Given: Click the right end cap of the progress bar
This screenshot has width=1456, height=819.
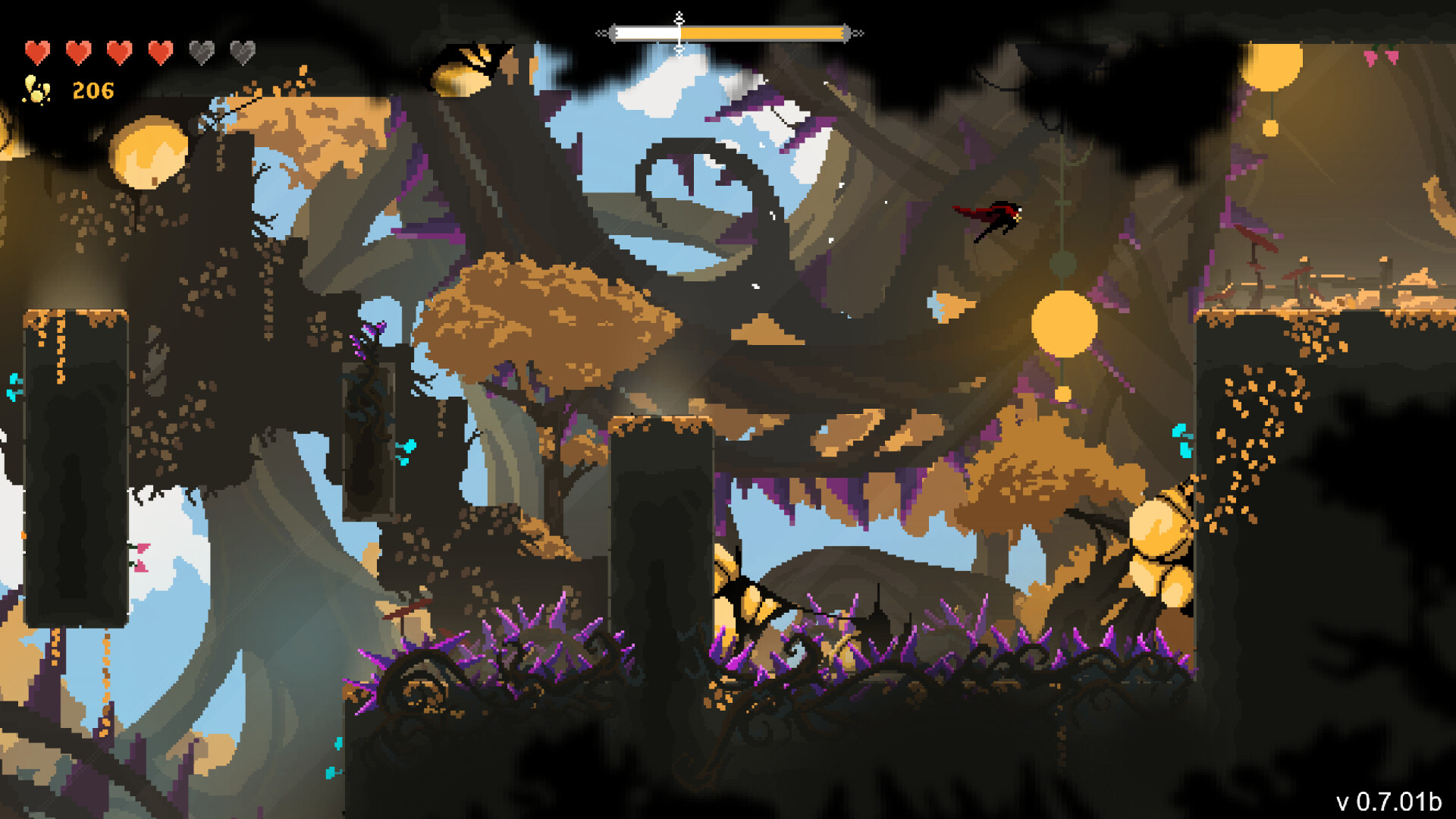Looking at the screenshot, I should 846,32.
